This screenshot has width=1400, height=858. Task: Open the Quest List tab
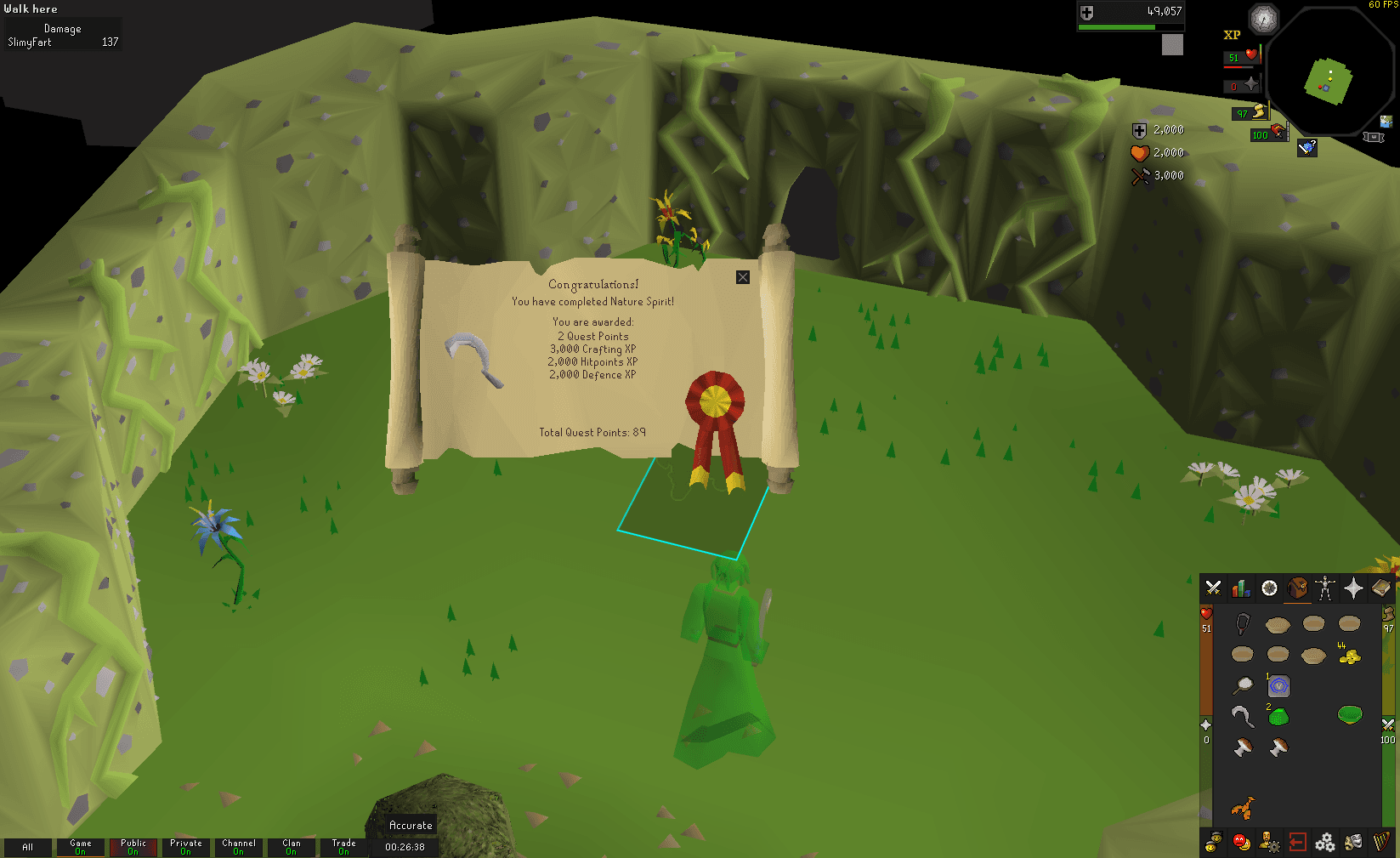pyautogui.click(x=1267, y=588)
